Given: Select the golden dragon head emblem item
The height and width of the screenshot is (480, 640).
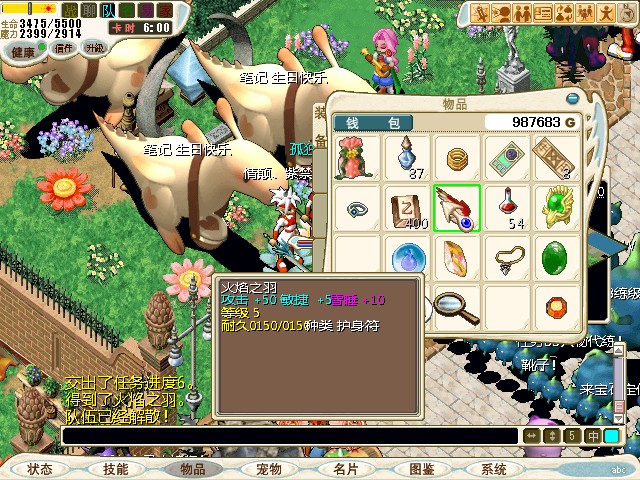Looking at the screenshot, I should coord(556,208).
